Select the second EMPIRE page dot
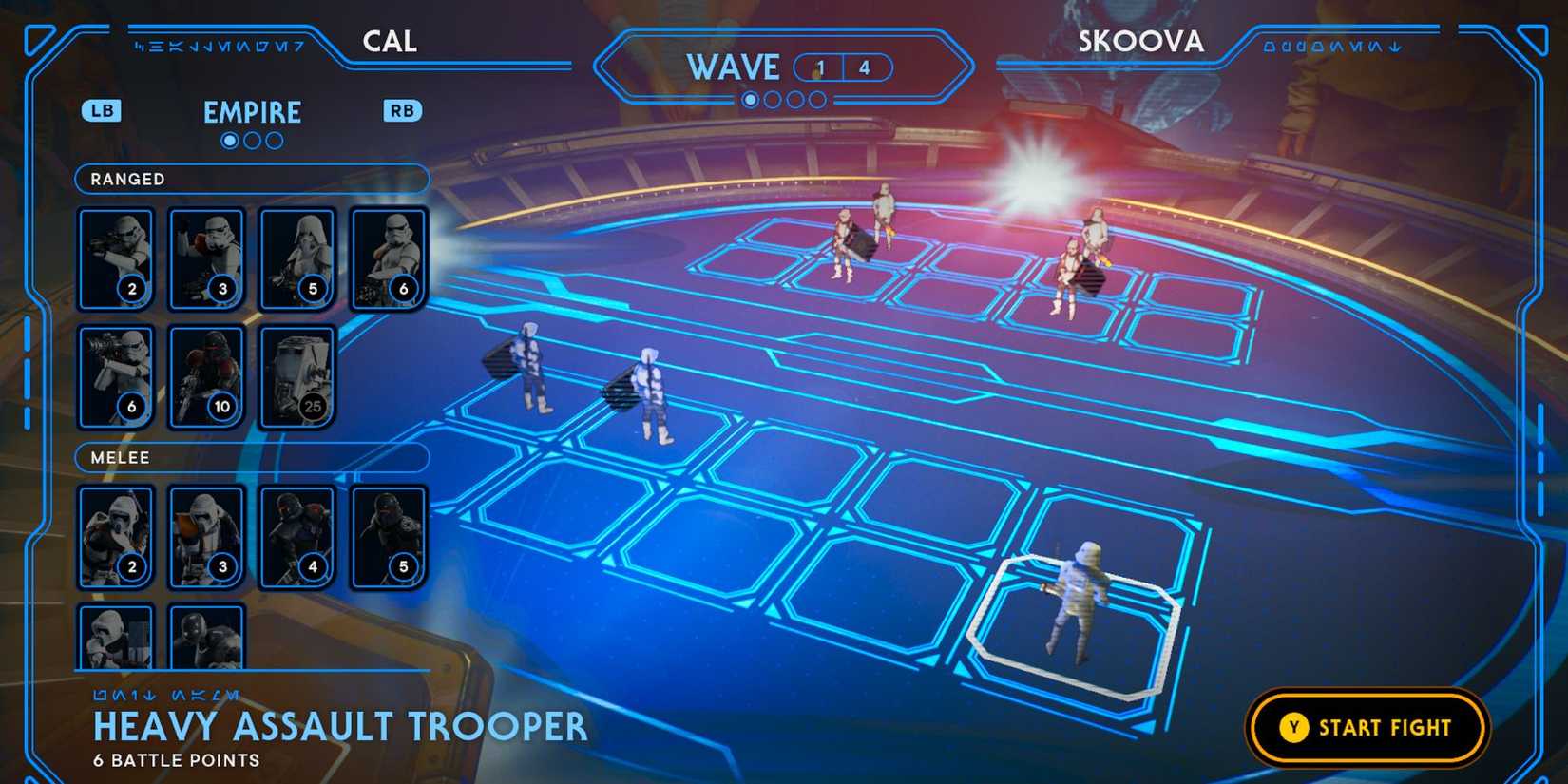 [252, 141]
